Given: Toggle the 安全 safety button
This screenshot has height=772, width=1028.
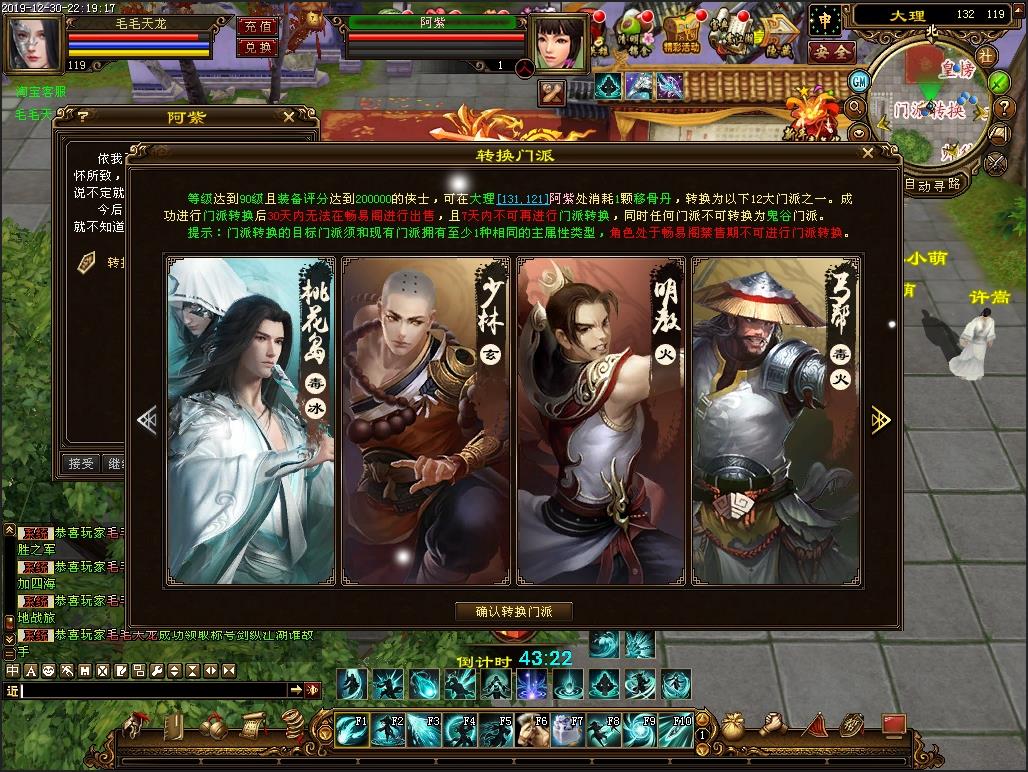Looking at the screenshot, I should point(830,51).
